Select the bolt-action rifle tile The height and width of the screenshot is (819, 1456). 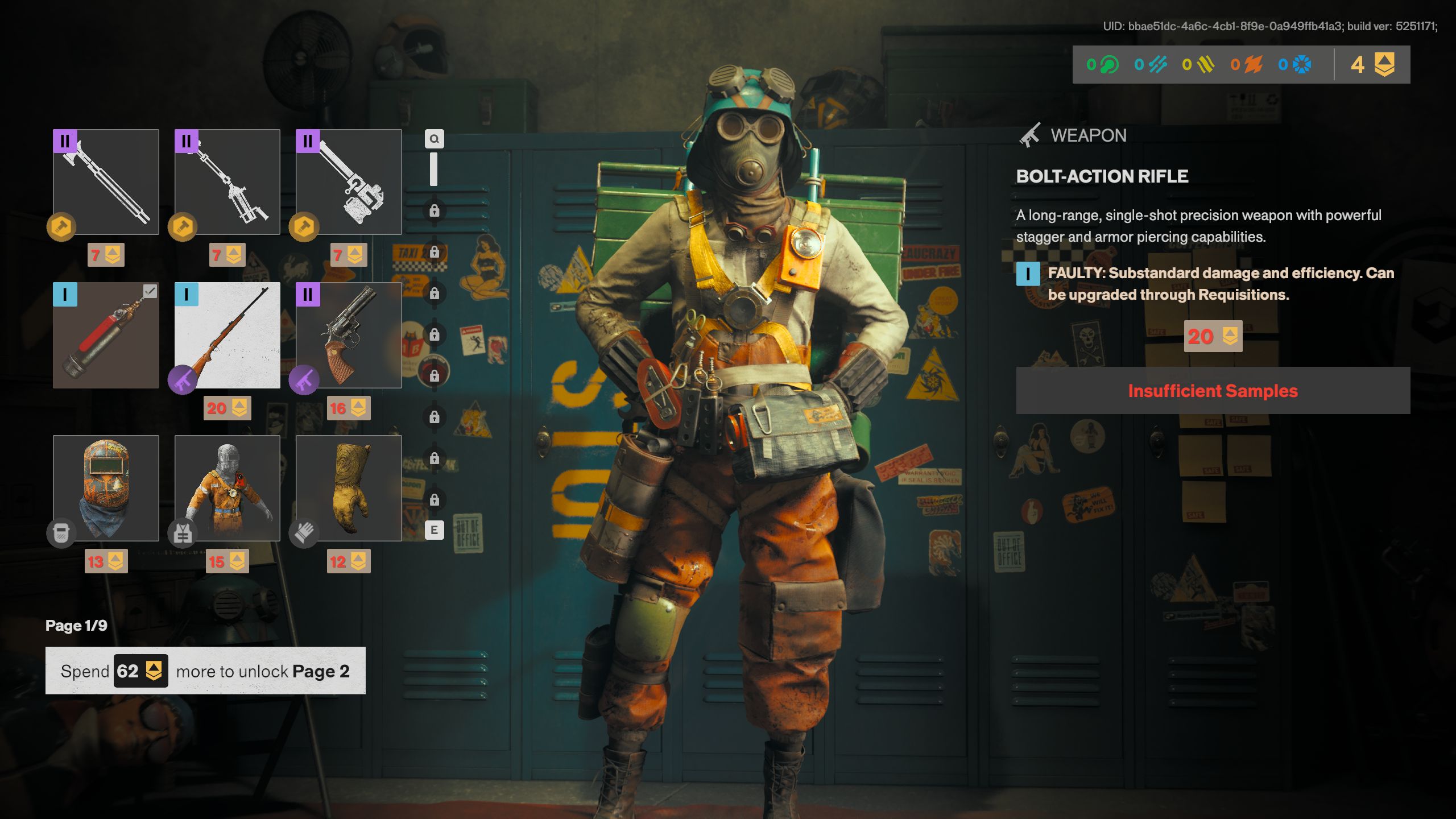tap(227, 335)
